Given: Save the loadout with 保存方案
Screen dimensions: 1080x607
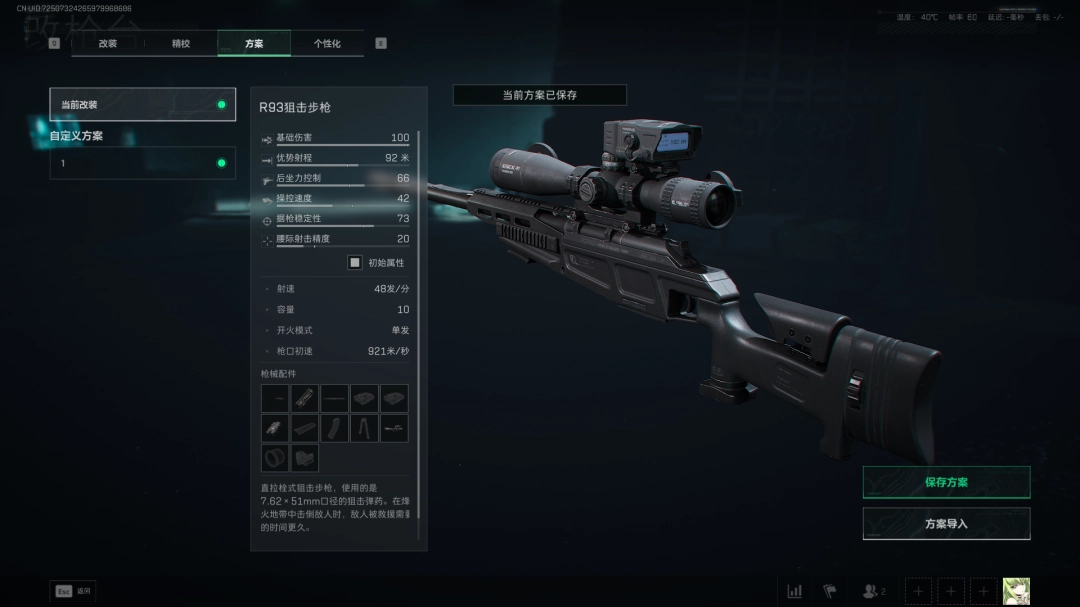Looking at the screenshot, I should (x=946, y=482).
